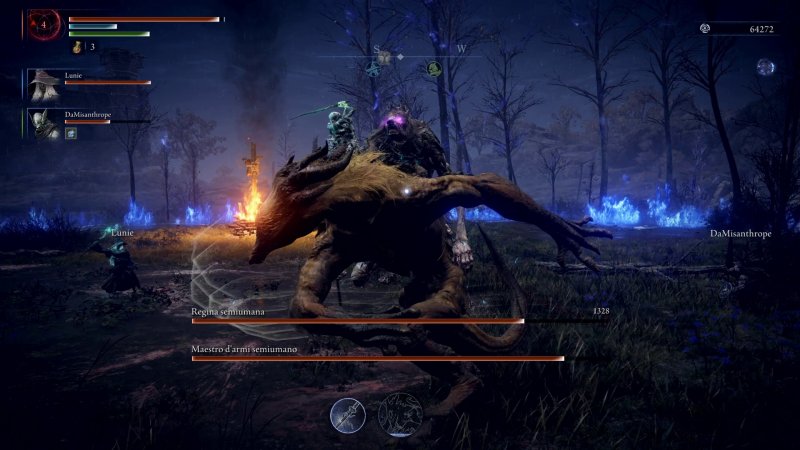This screenshot has height=450, width=800.
Task: Click the green marker on the compass
Action: [435, 69]
